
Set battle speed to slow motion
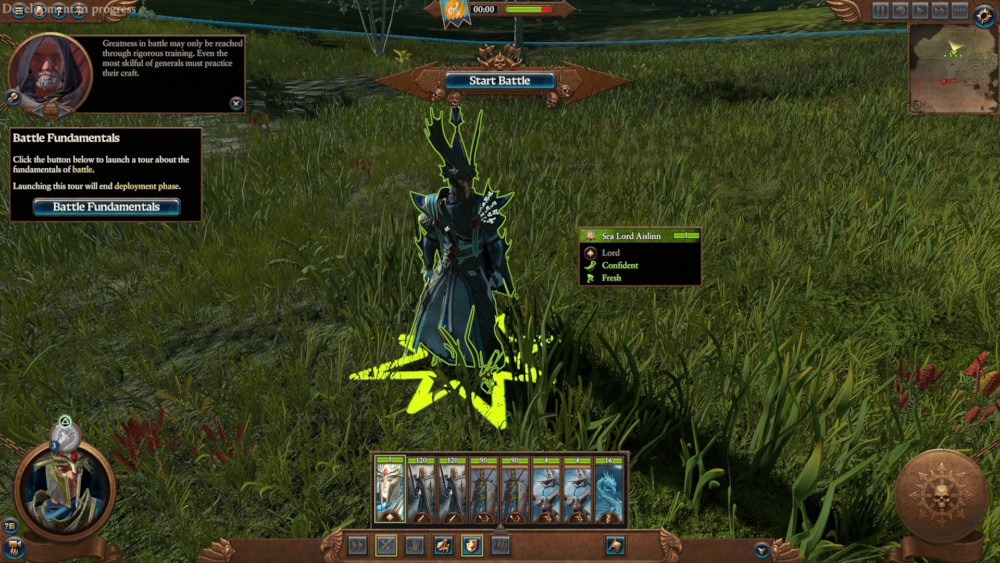(x=900, y=11)
